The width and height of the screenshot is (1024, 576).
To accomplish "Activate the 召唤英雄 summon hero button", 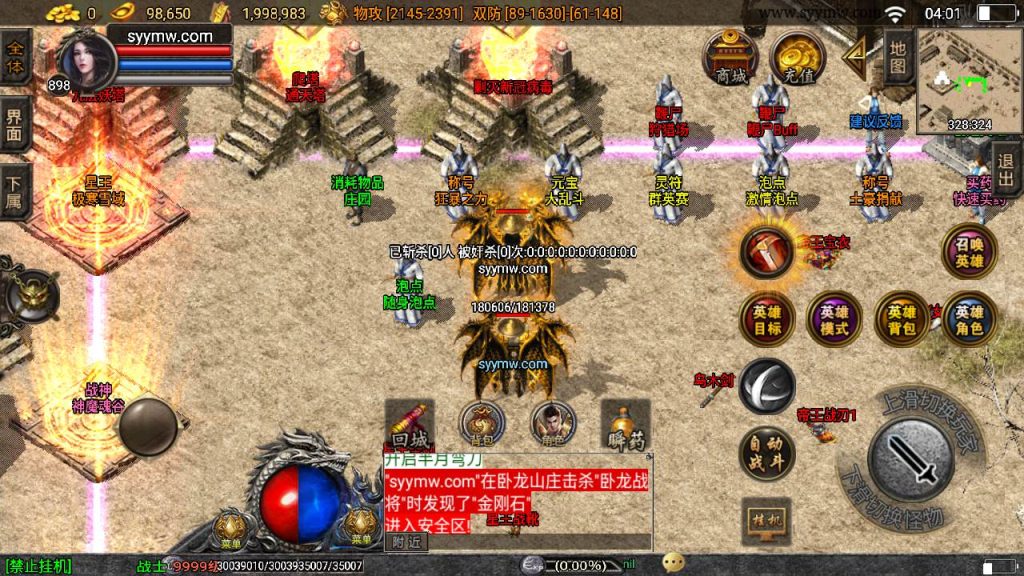I will pyautogui.click(x=969, y=251).
